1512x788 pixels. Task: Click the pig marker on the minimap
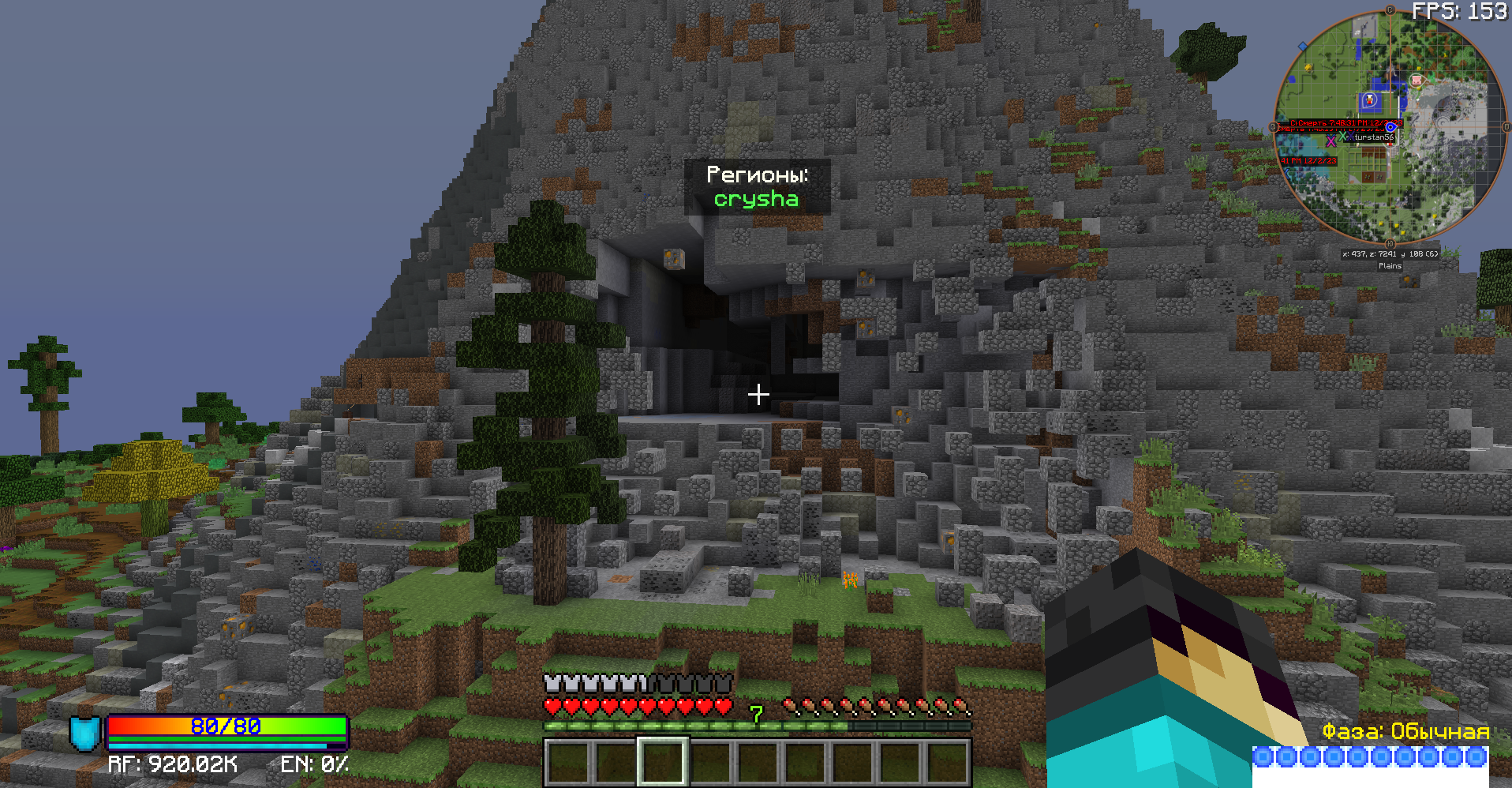click(x=1417, y=81)
